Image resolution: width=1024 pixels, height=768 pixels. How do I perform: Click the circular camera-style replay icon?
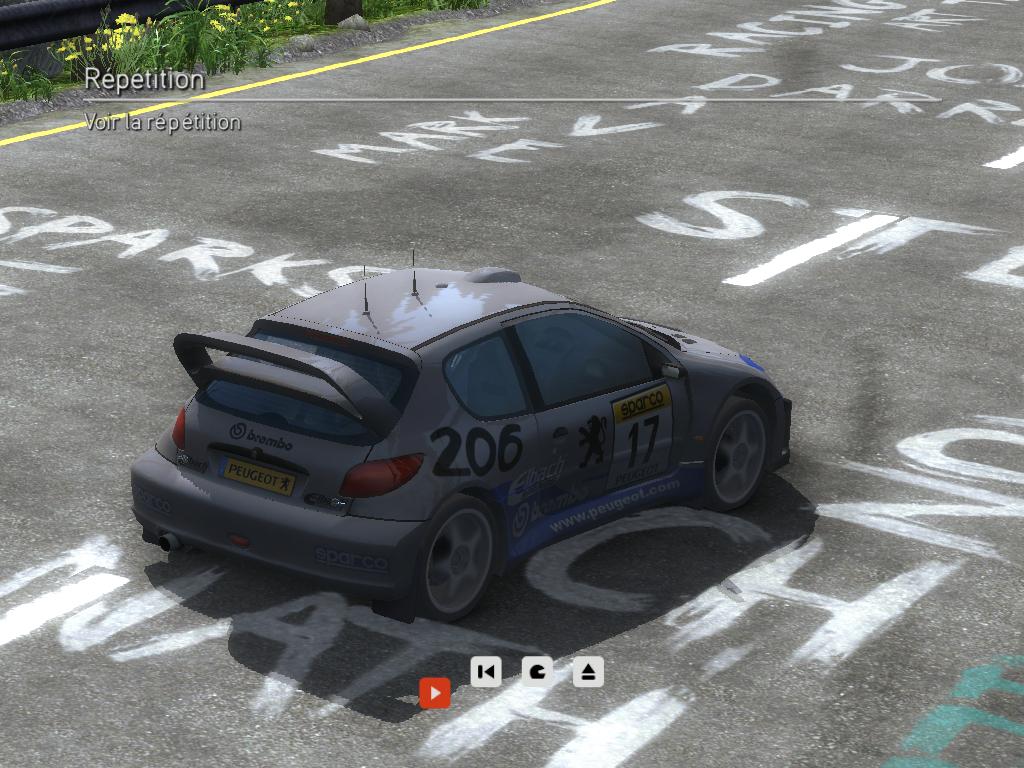pos(537,671)
